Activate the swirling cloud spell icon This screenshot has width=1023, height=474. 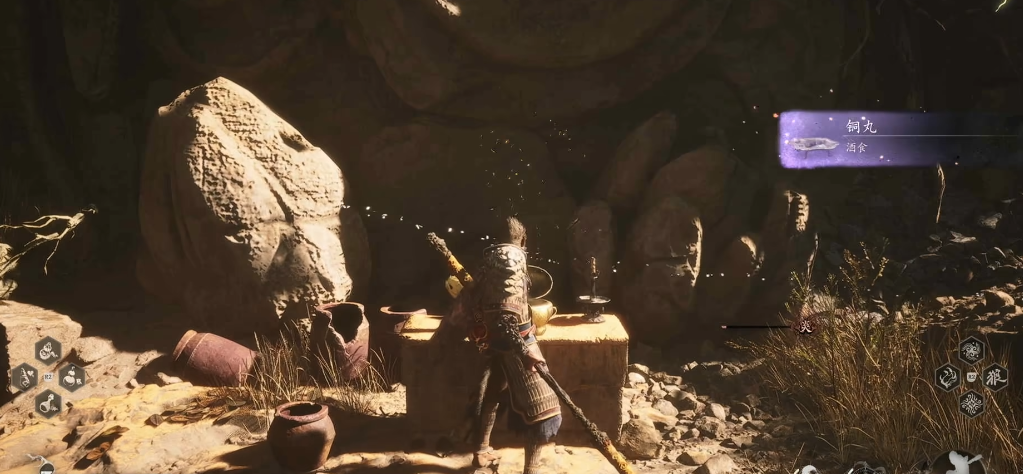(x=970, y=350)
